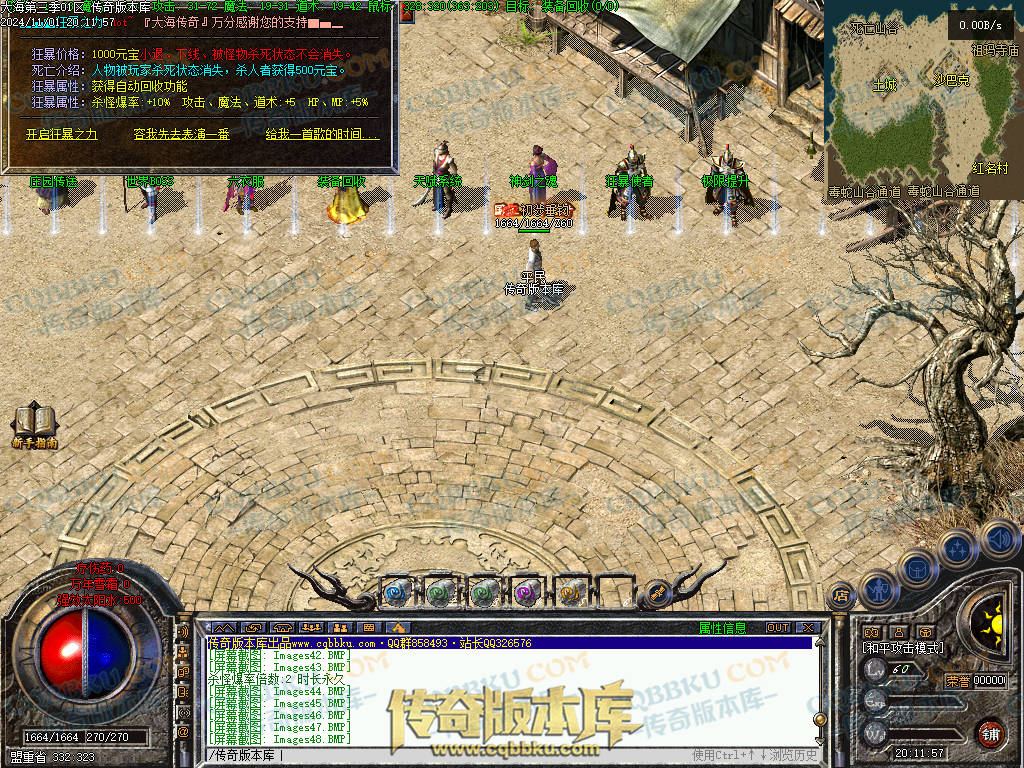Open the 新手指南 beginner guide book

pos(34,424)
